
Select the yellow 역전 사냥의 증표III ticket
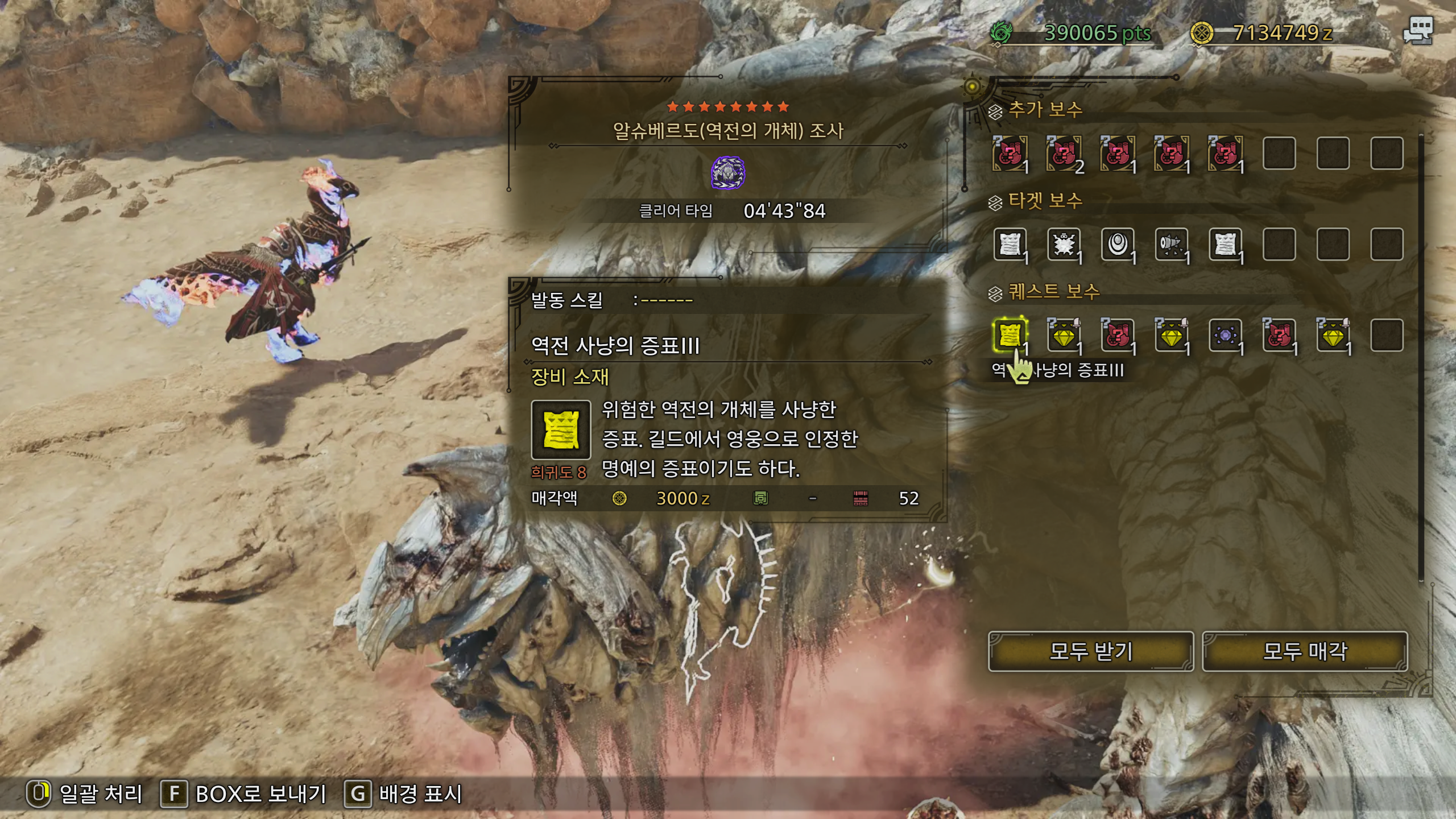(x=1010, y=336)
